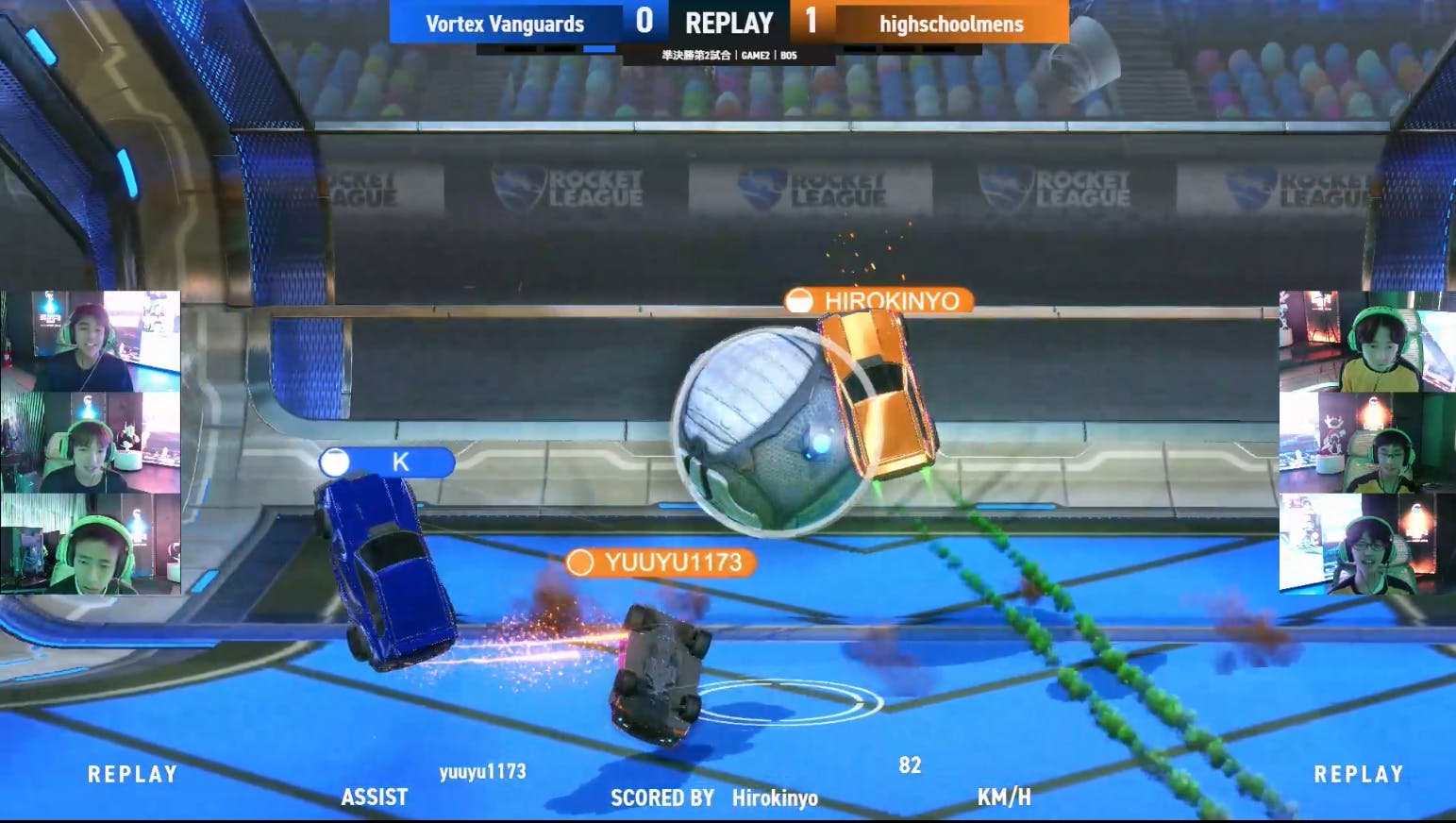The width and height of the screenshot is (1456, 823).
Task: Select the Vortex Vanguards team banner
Action: point(505,23)
